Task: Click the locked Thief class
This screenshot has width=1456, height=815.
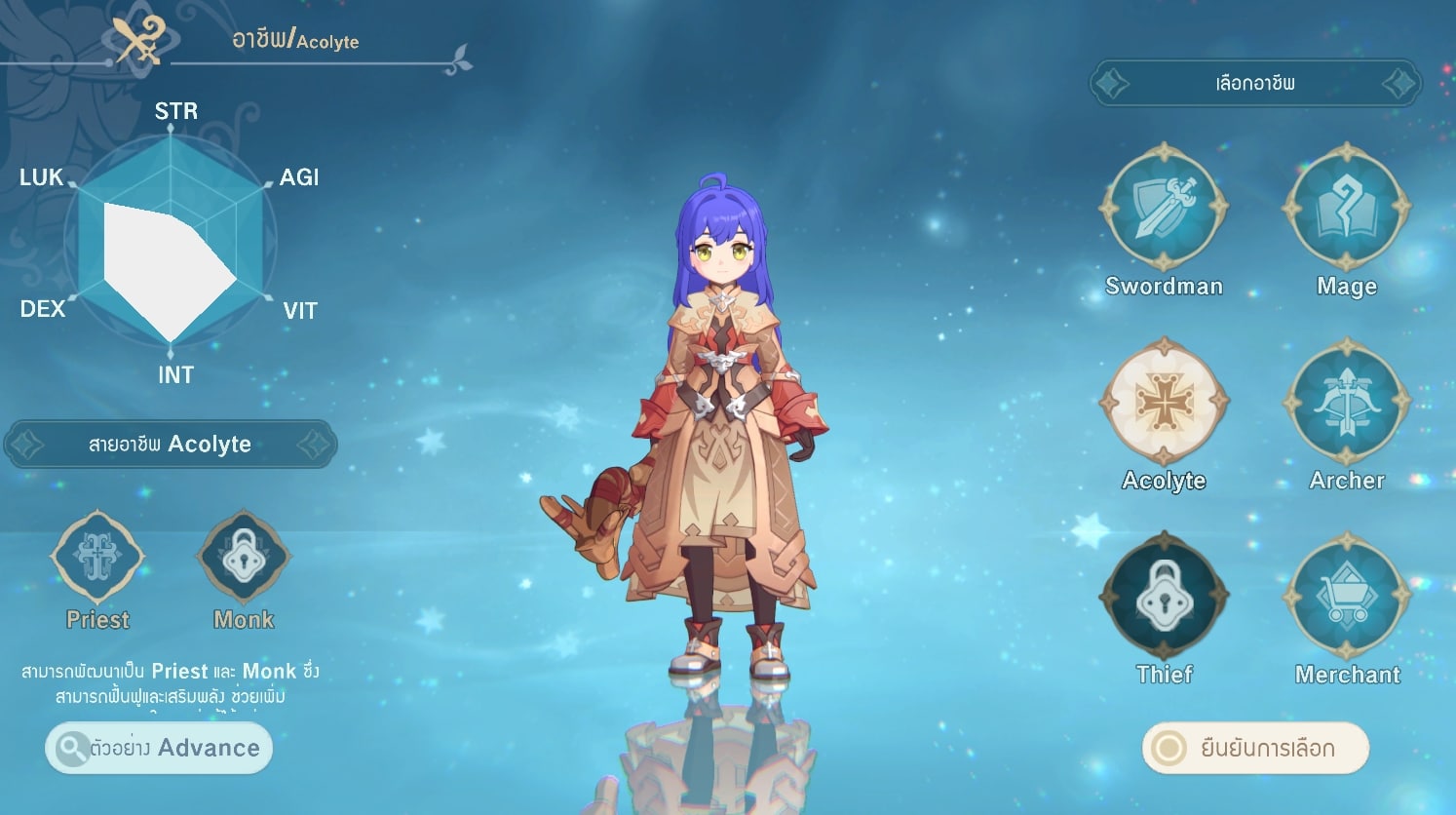Action: (x=1164, y=596)
